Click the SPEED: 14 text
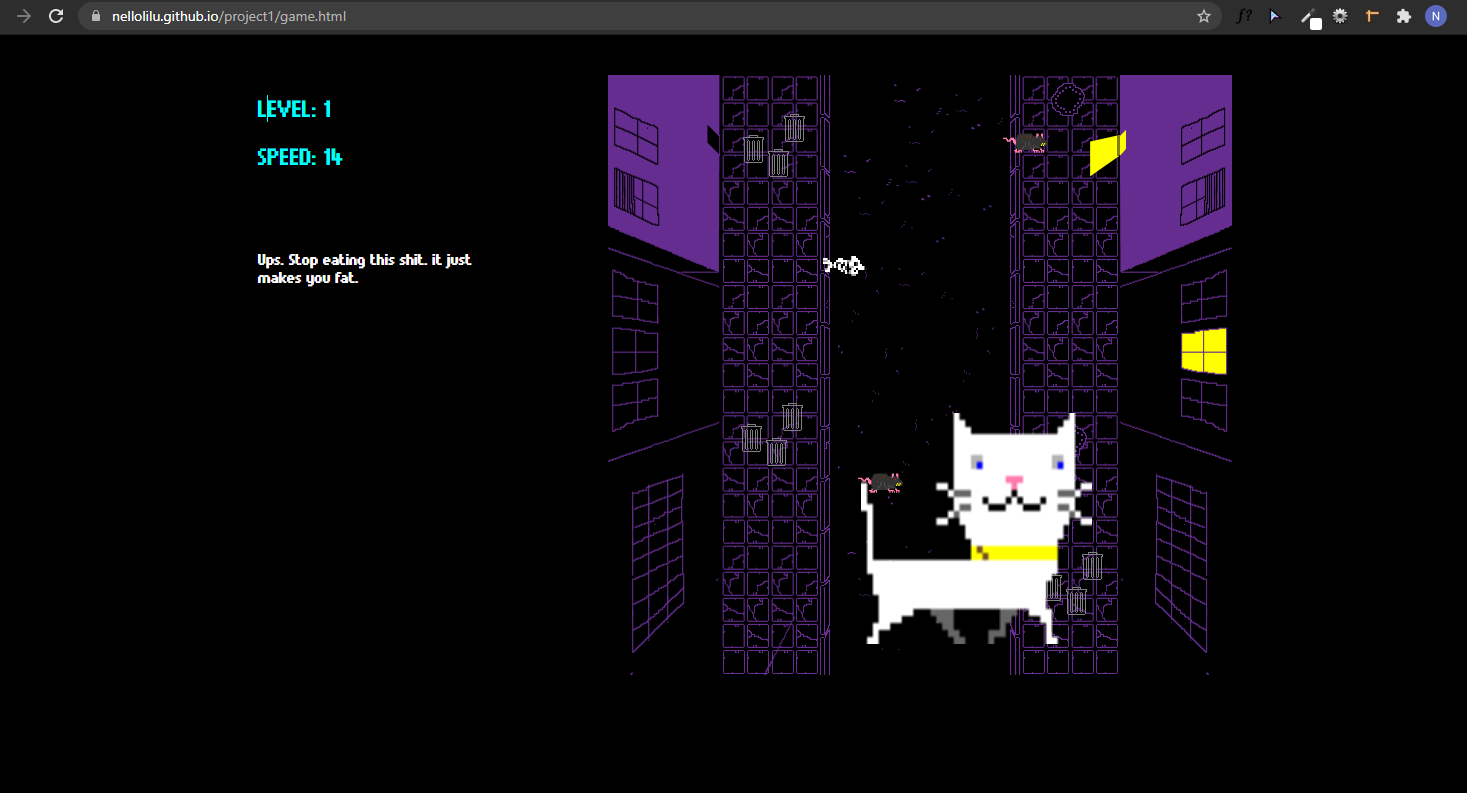 [299, 157]
